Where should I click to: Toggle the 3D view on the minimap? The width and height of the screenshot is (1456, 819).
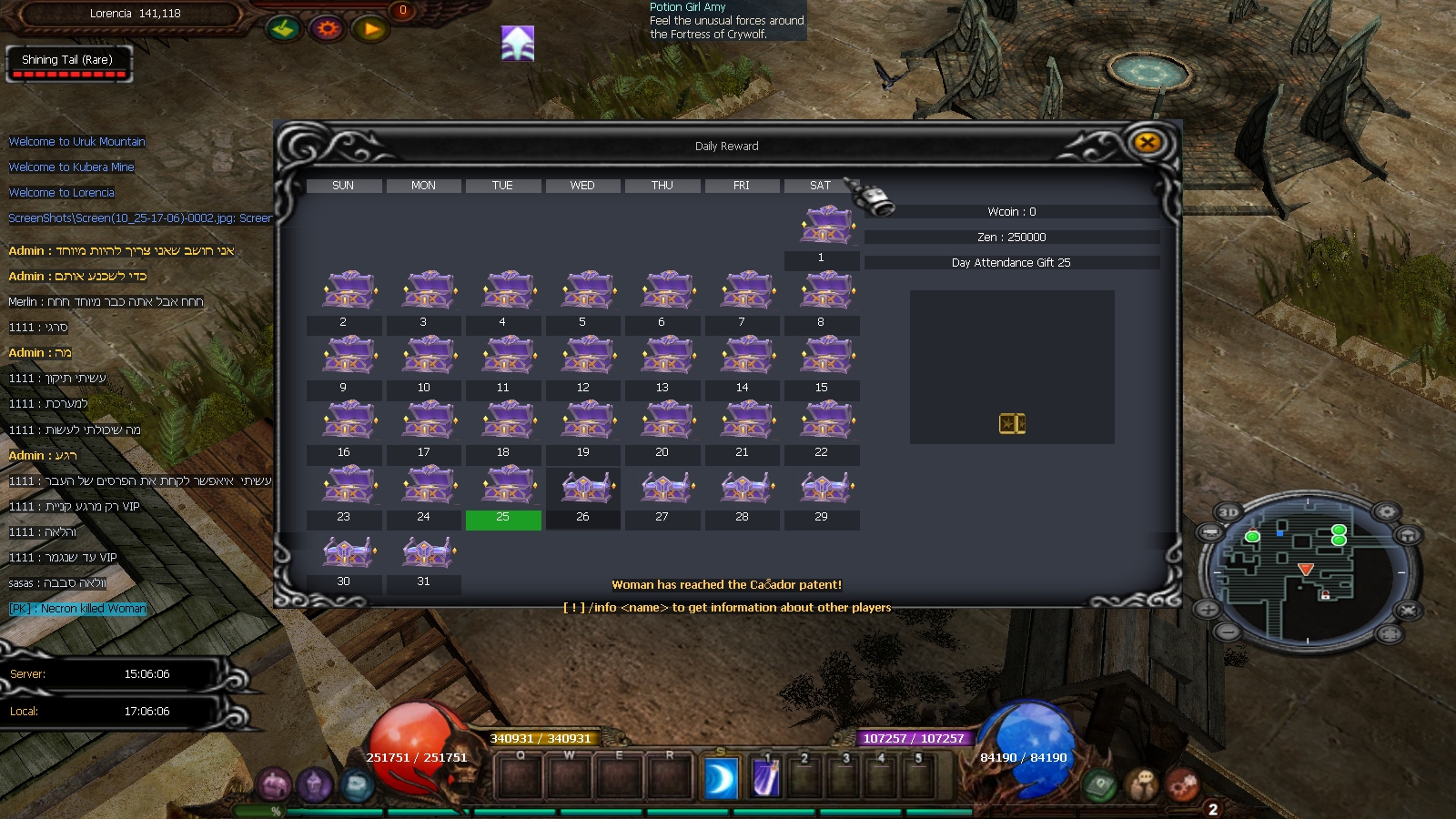[1228, 511]
